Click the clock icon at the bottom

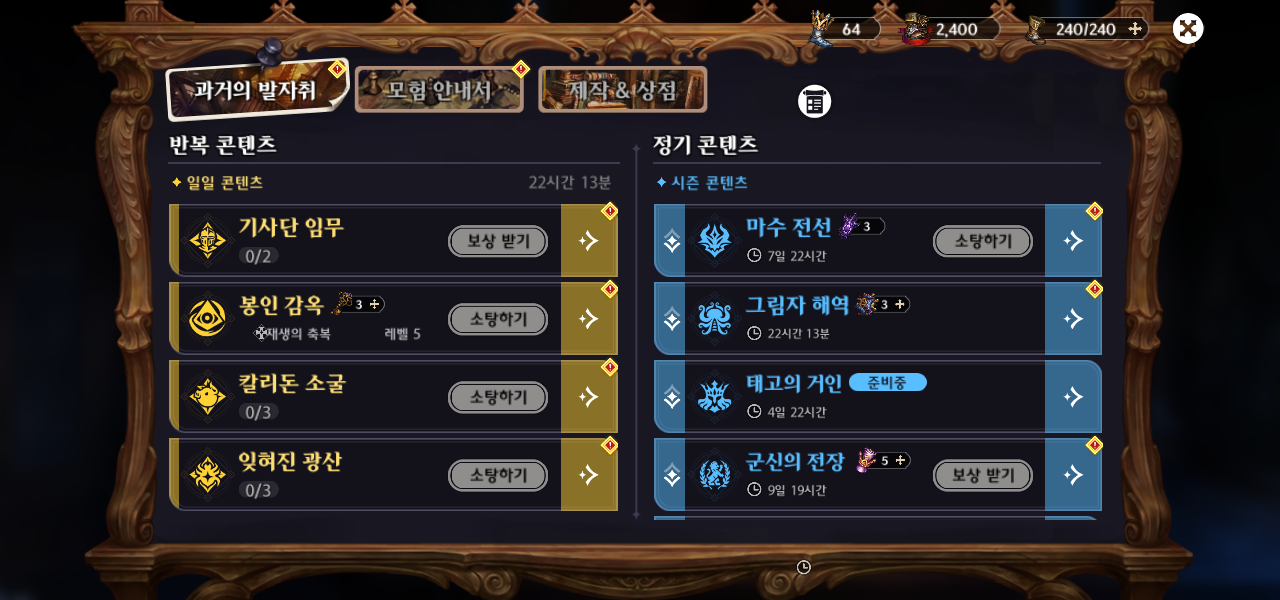coord(804,567)
